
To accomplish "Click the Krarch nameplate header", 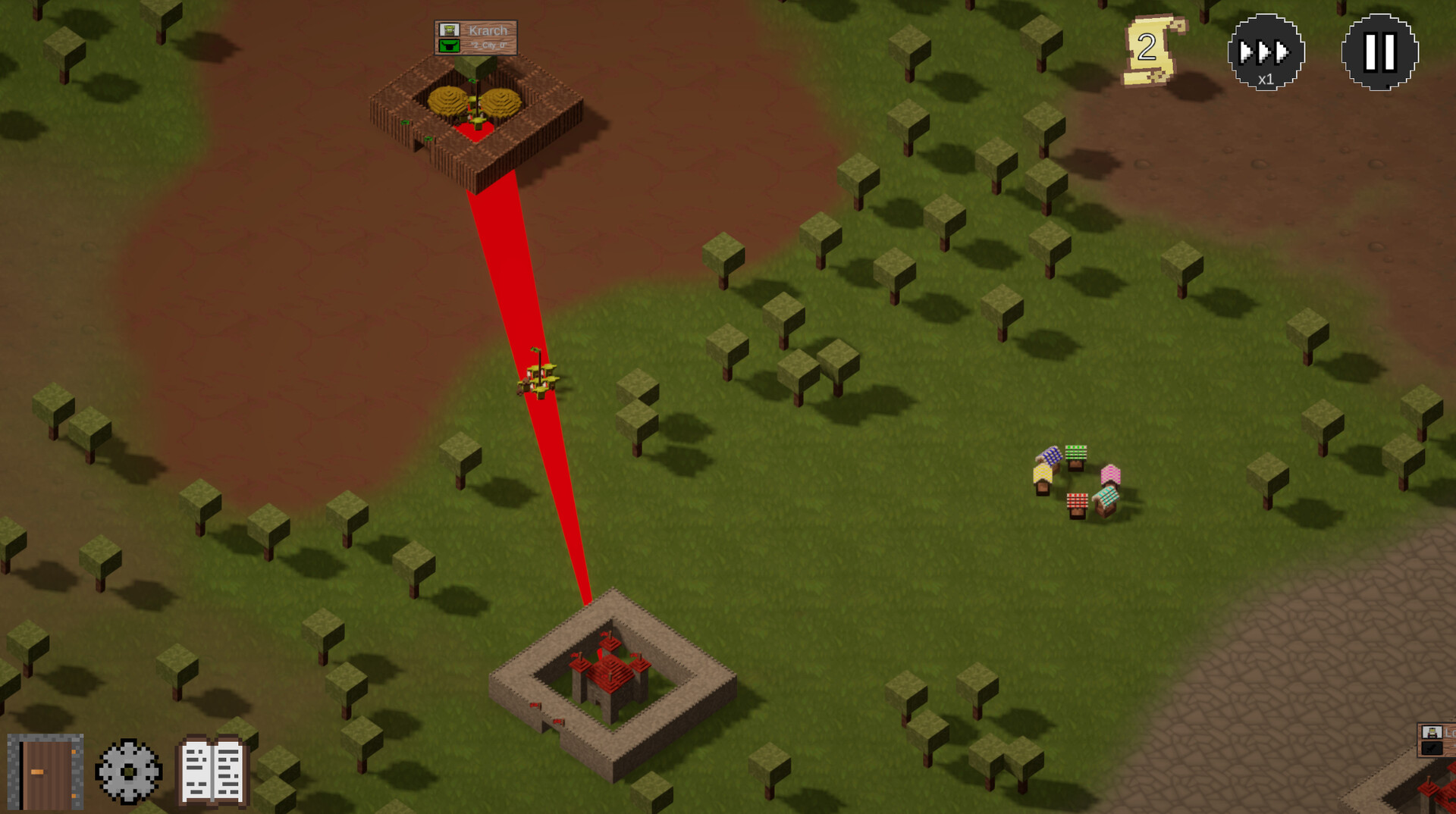I will pos(489,30).
